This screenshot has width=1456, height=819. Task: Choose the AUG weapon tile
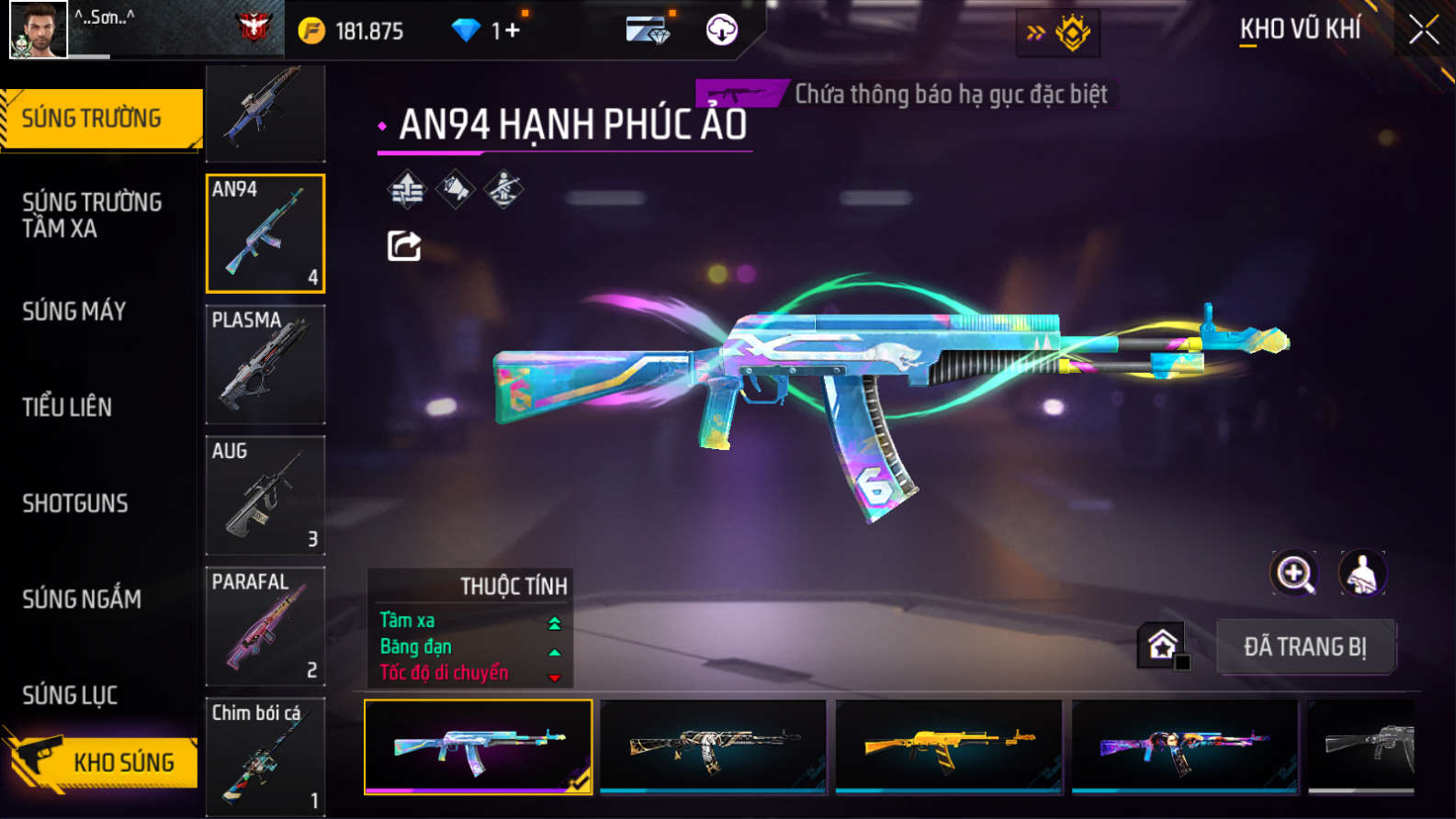(x=265, y=496)
